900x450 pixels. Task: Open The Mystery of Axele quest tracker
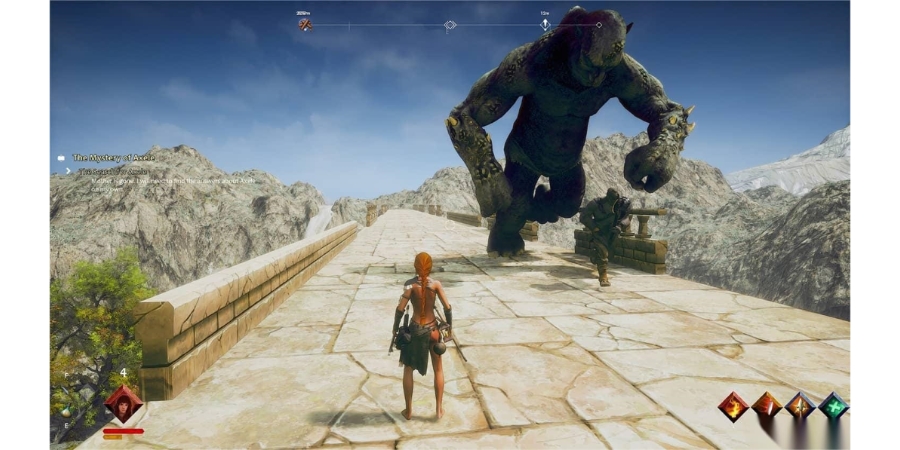coord(113,157)
